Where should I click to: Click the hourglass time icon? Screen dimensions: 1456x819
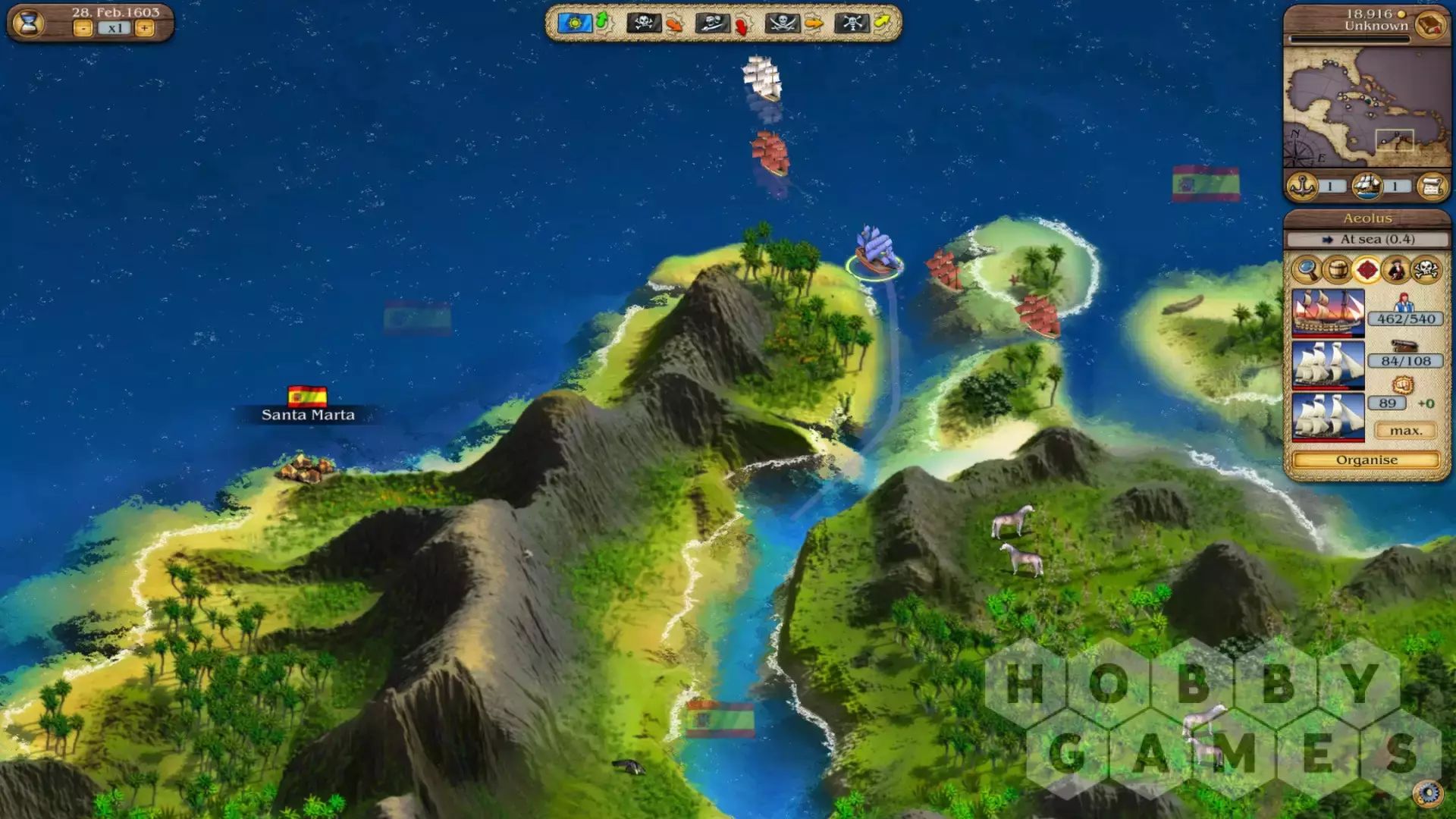point(29,24)
